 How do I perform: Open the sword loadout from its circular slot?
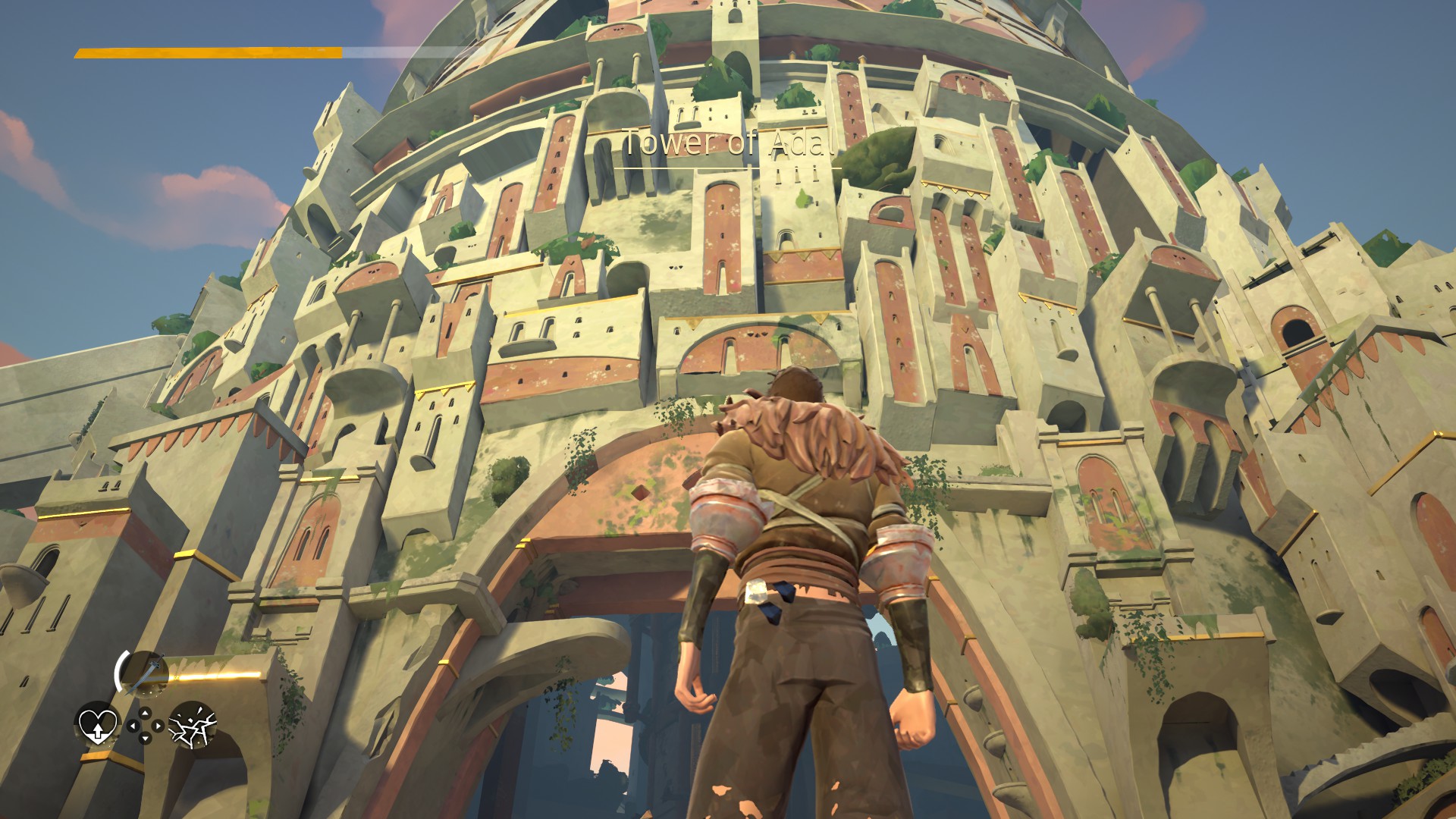tap(145, 672)
